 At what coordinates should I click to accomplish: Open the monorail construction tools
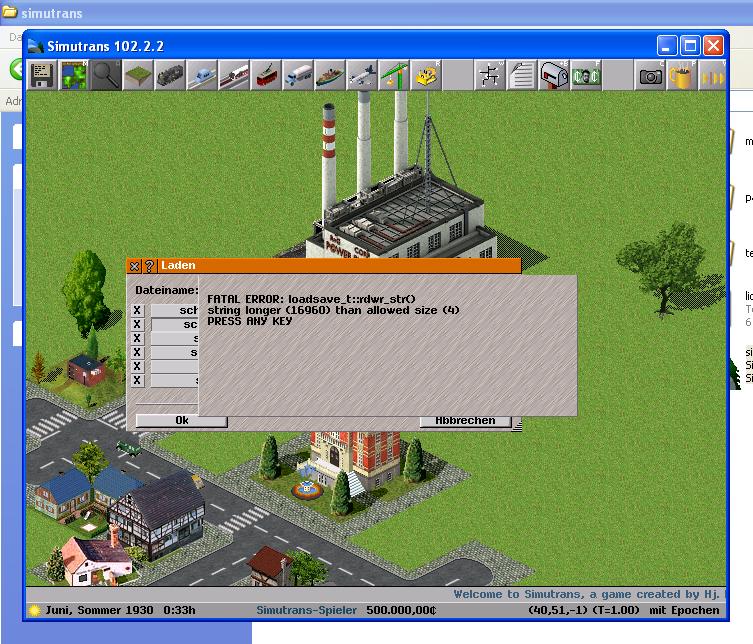pyautogui.click(x=202, y=76)
